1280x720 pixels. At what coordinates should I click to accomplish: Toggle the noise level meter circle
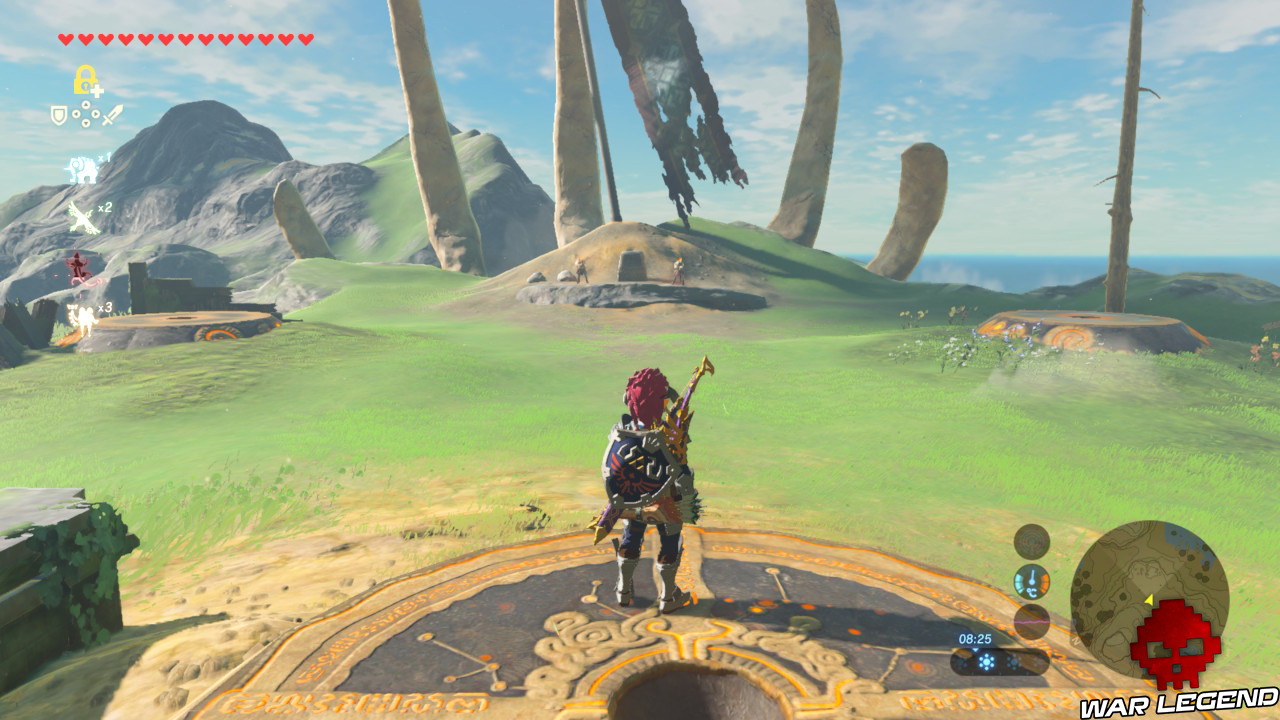pos(1032,620)
